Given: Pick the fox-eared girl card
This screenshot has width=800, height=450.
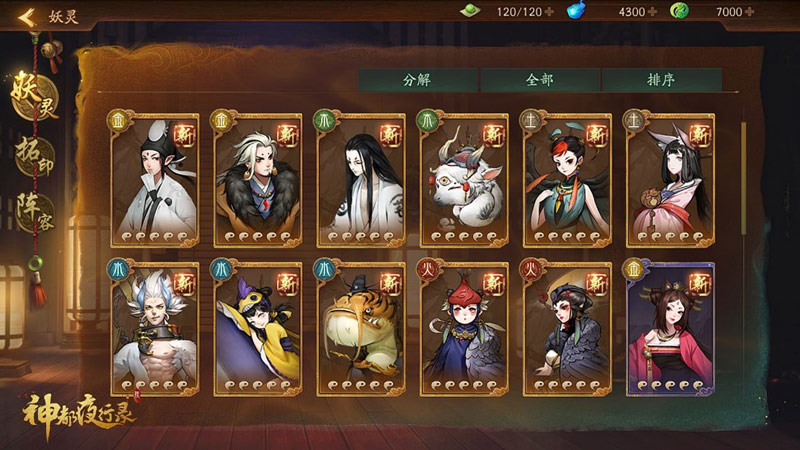Looking at the screenshot, I should (x=670, y=180).
